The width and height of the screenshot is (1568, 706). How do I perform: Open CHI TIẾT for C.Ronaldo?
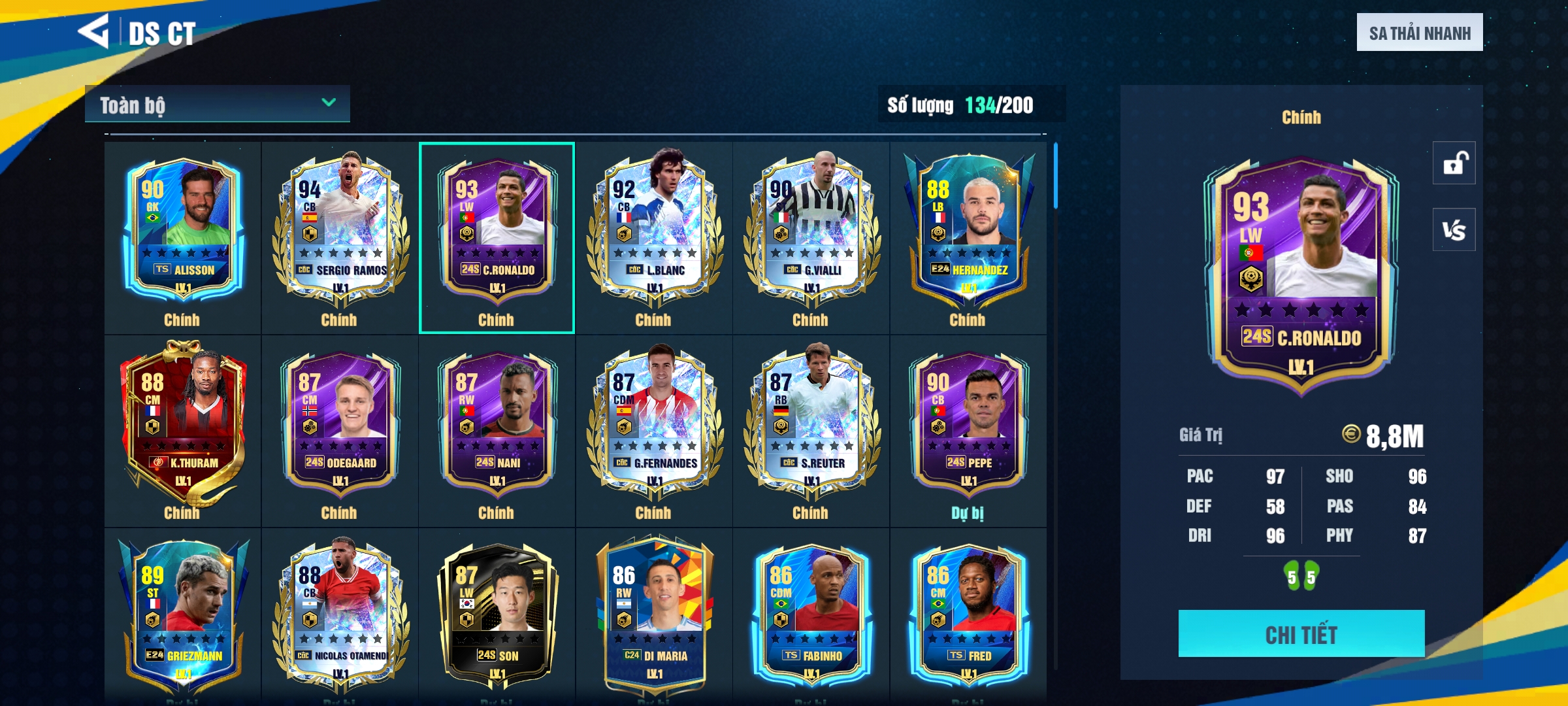1301,633
